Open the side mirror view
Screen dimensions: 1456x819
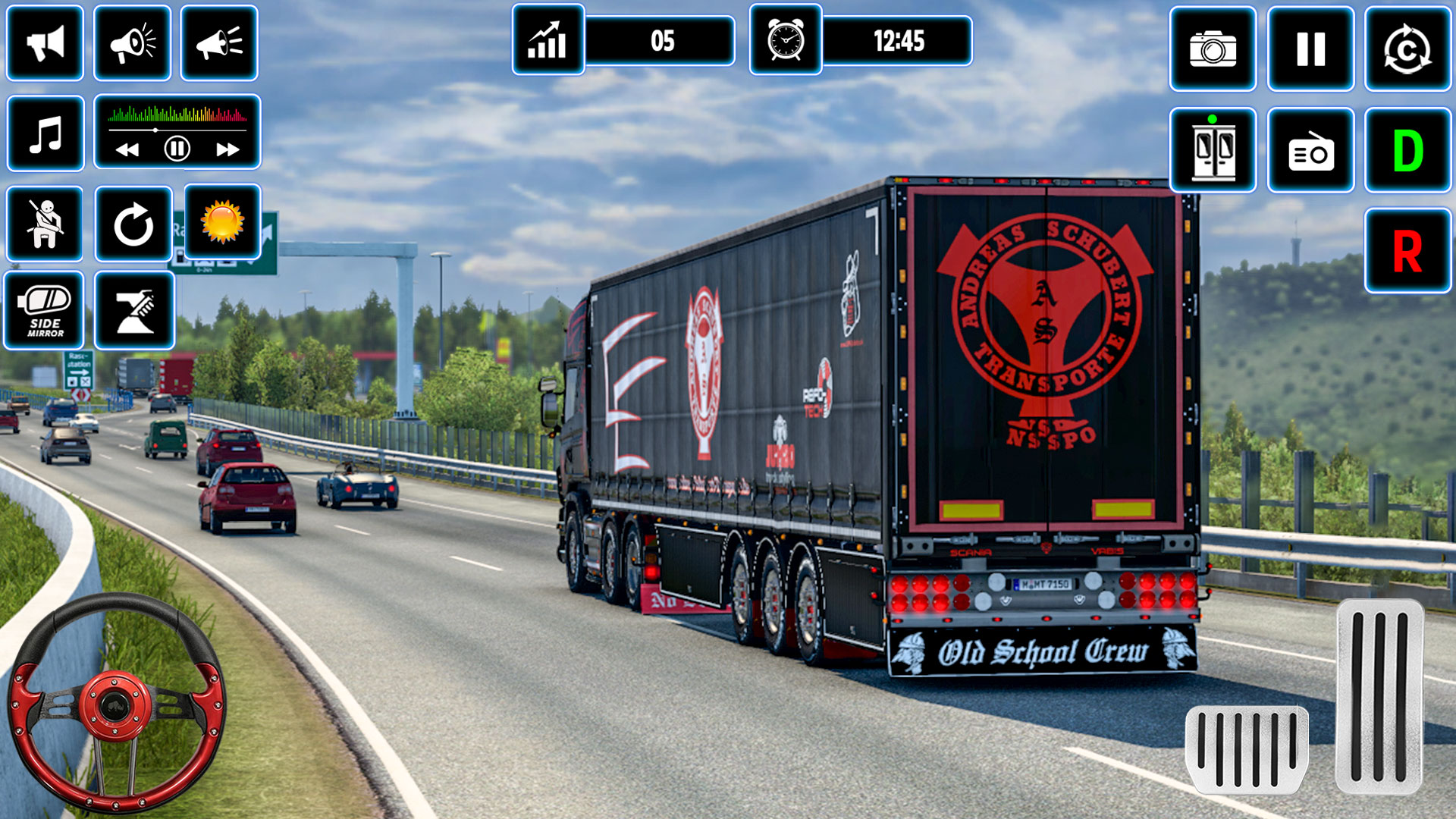(45, 311)
